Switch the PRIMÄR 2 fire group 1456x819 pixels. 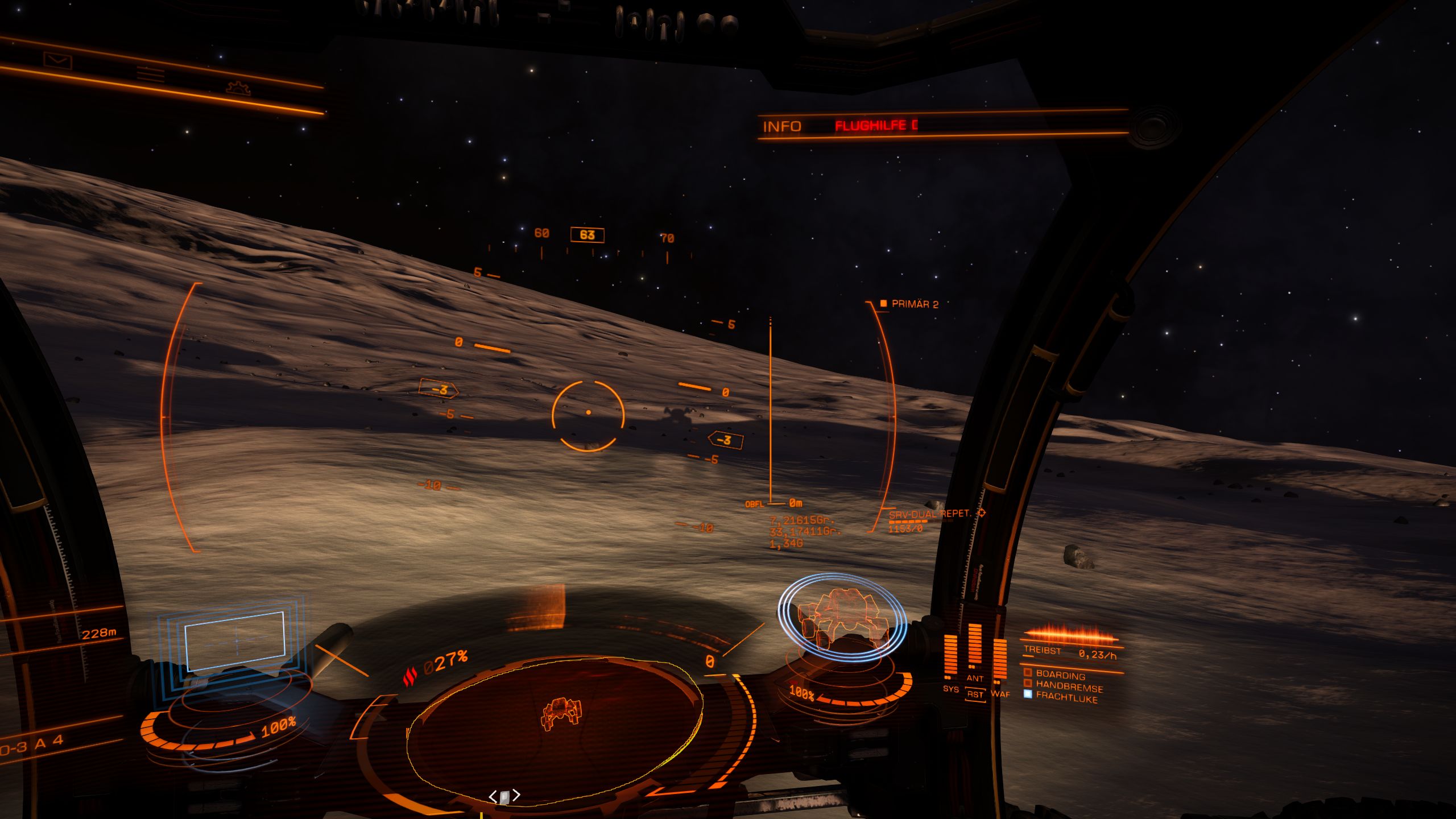coord(914,304)
